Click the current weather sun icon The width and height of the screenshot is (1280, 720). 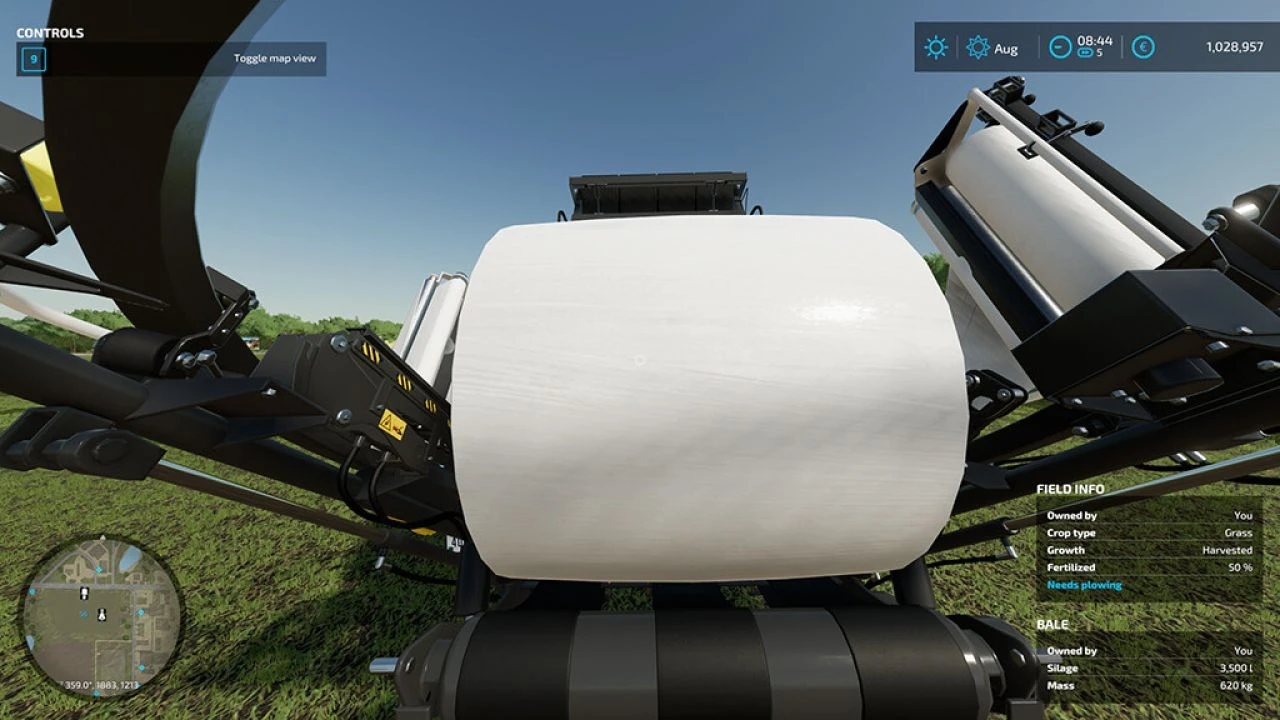pyautogui.click(x=934, y=47)
